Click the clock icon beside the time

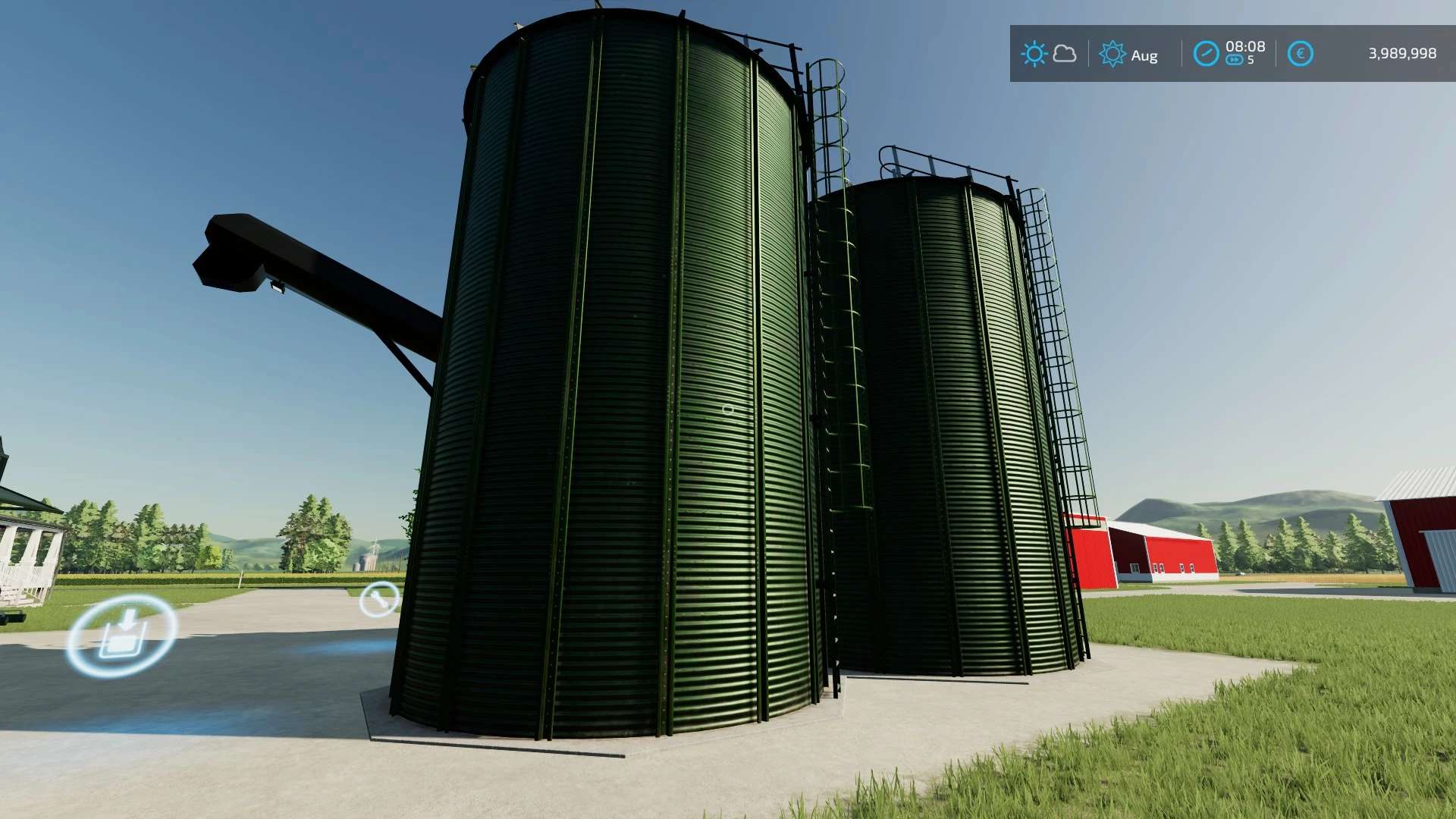pyautogui.click(x=1206, y=54)
